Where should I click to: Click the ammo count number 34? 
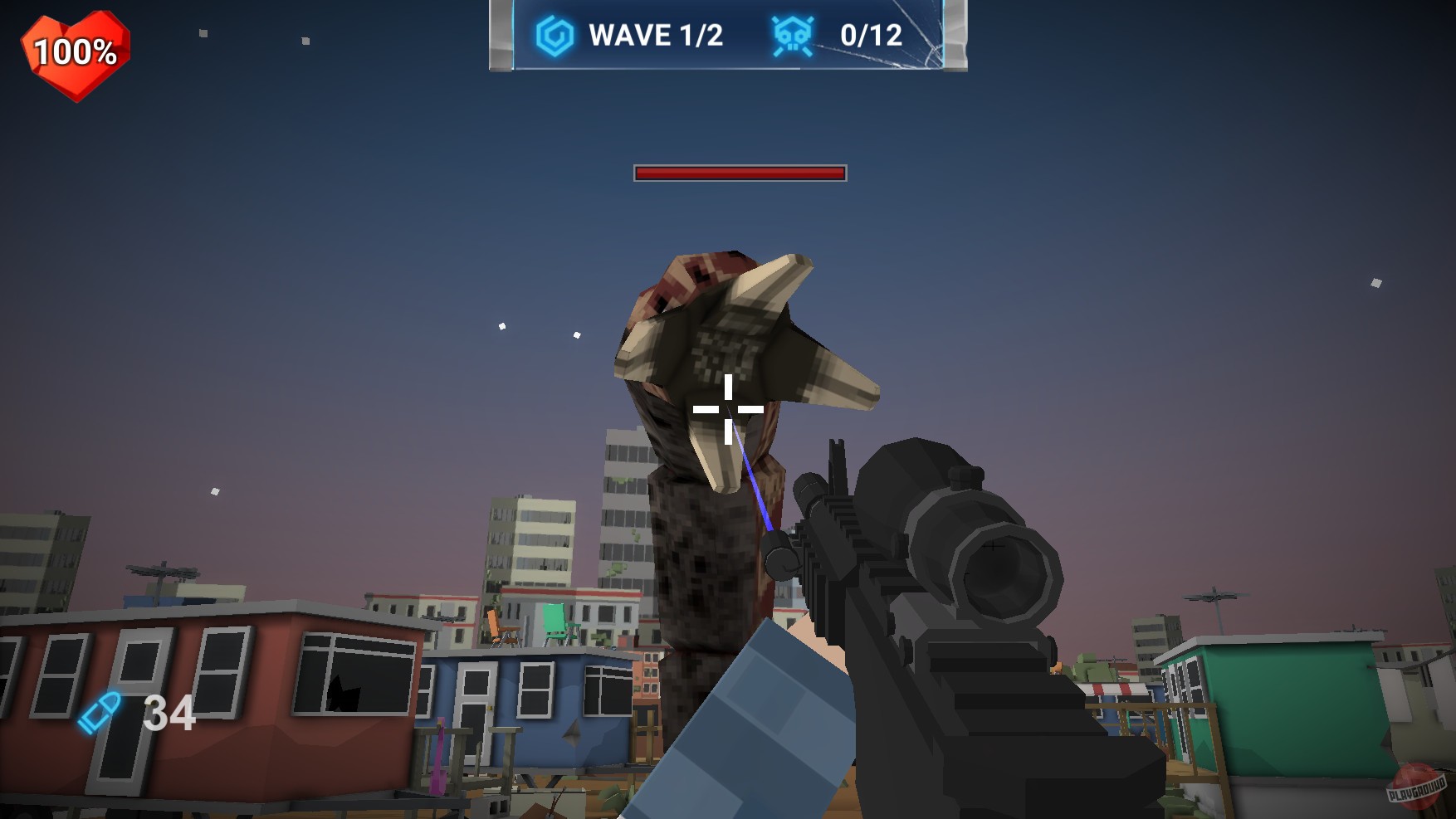coord(169,714)
